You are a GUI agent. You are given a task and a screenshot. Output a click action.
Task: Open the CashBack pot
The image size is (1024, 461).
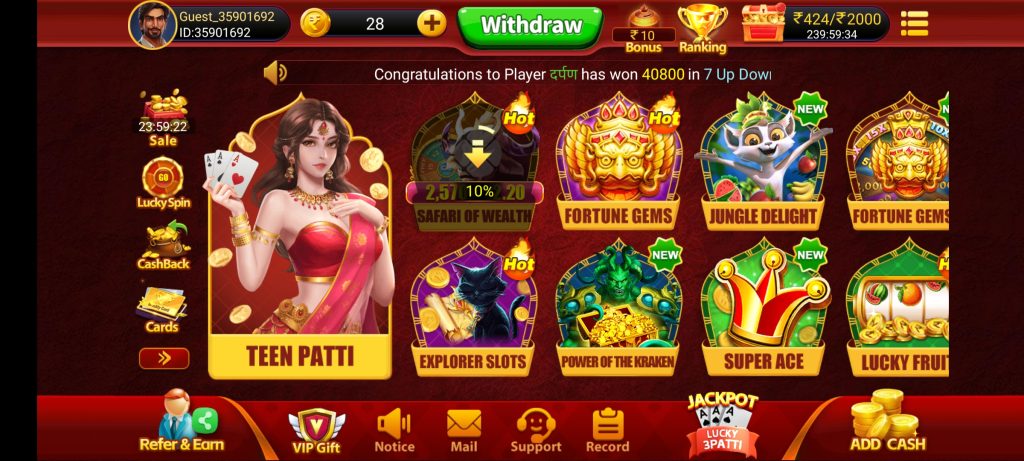pos(163,246)
